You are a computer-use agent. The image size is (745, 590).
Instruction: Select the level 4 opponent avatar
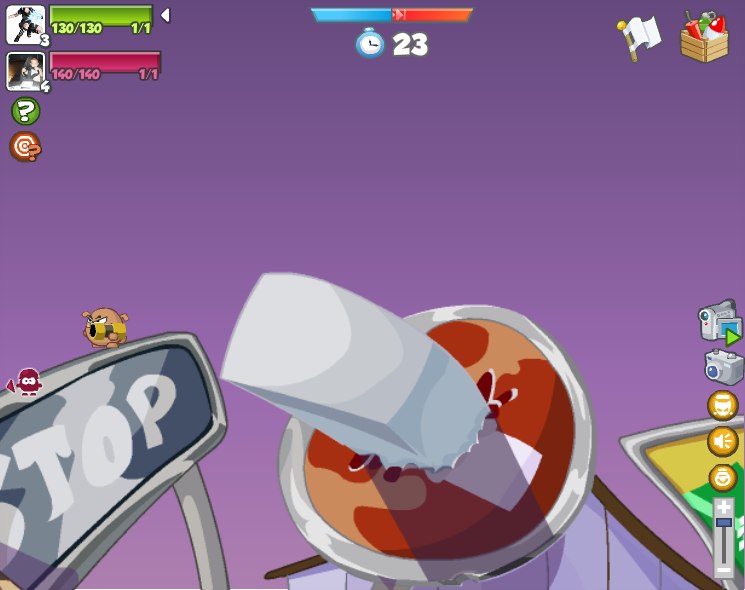click(x=25, y=71)
